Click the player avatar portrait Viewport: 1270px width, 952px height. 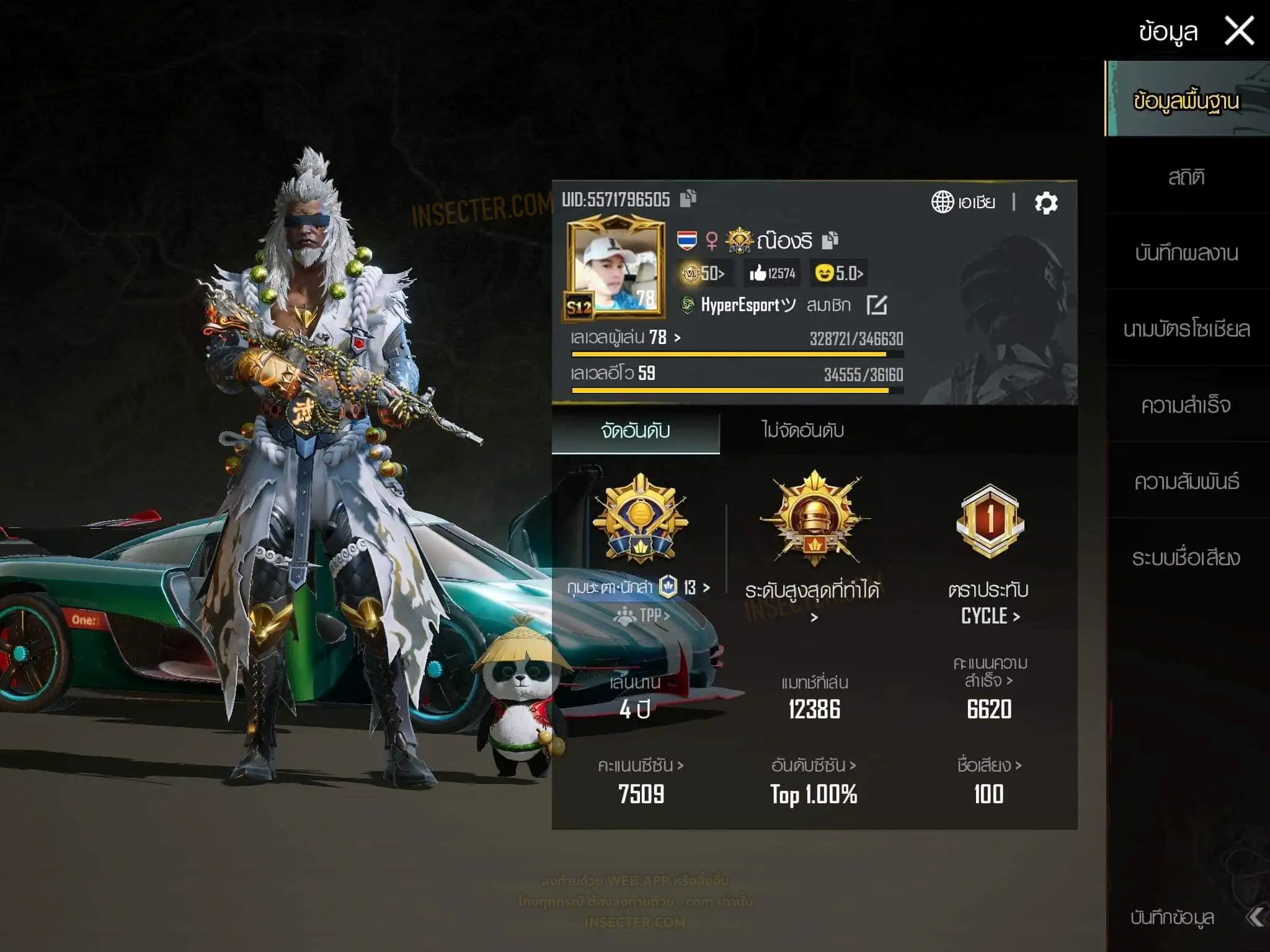tap(614, 267)
